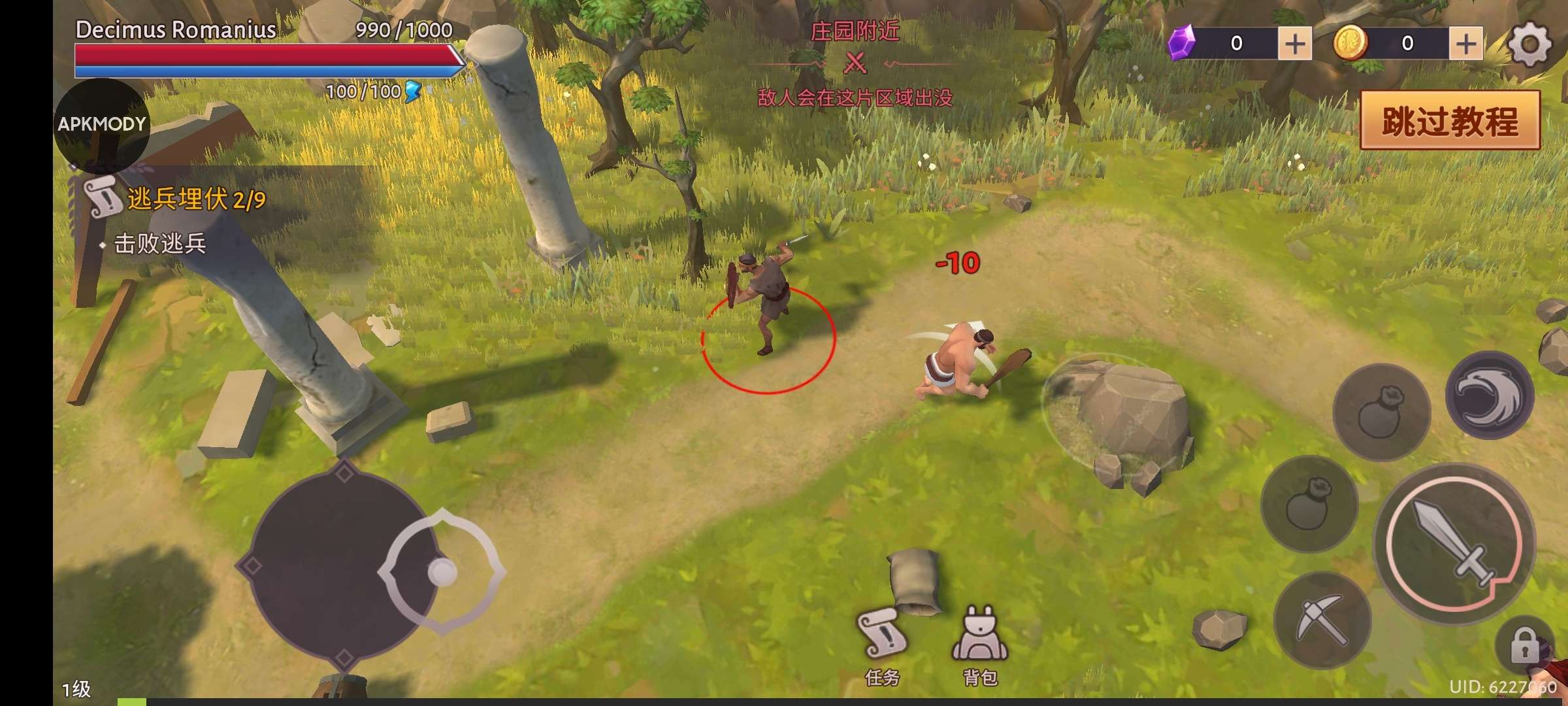Add gold coins with the plus button
Screen dimensions: 1568x706
[1466, 44]
